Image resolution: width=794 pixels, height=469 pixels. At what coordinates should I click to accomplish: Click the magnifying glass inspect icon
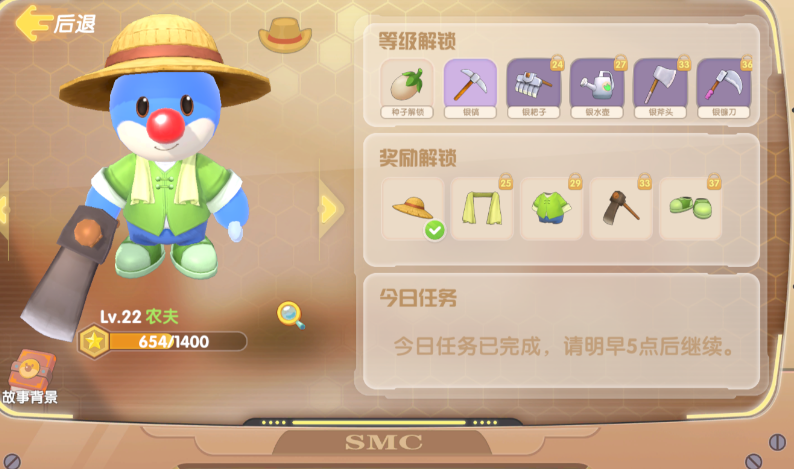[x=291, y=315]
